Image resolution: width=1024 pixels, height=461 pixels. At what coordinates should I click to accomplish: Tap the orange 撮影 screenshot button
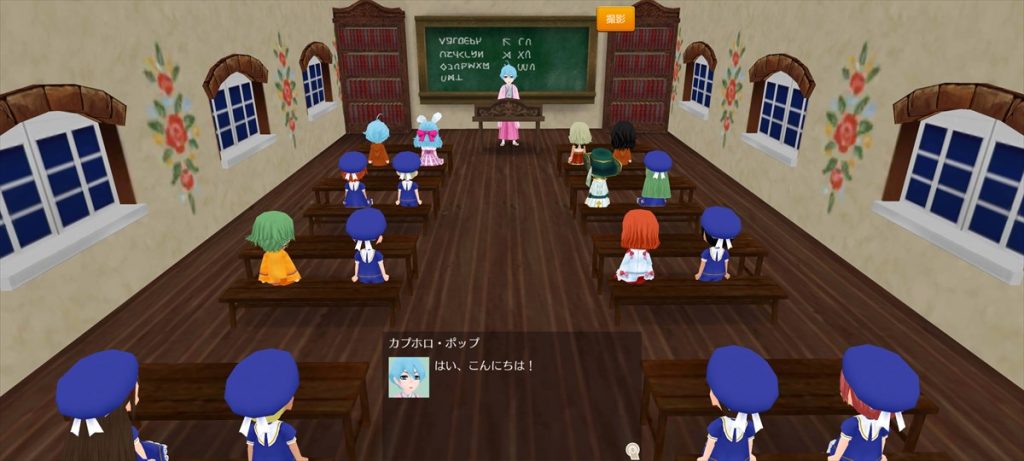[615, 19]
